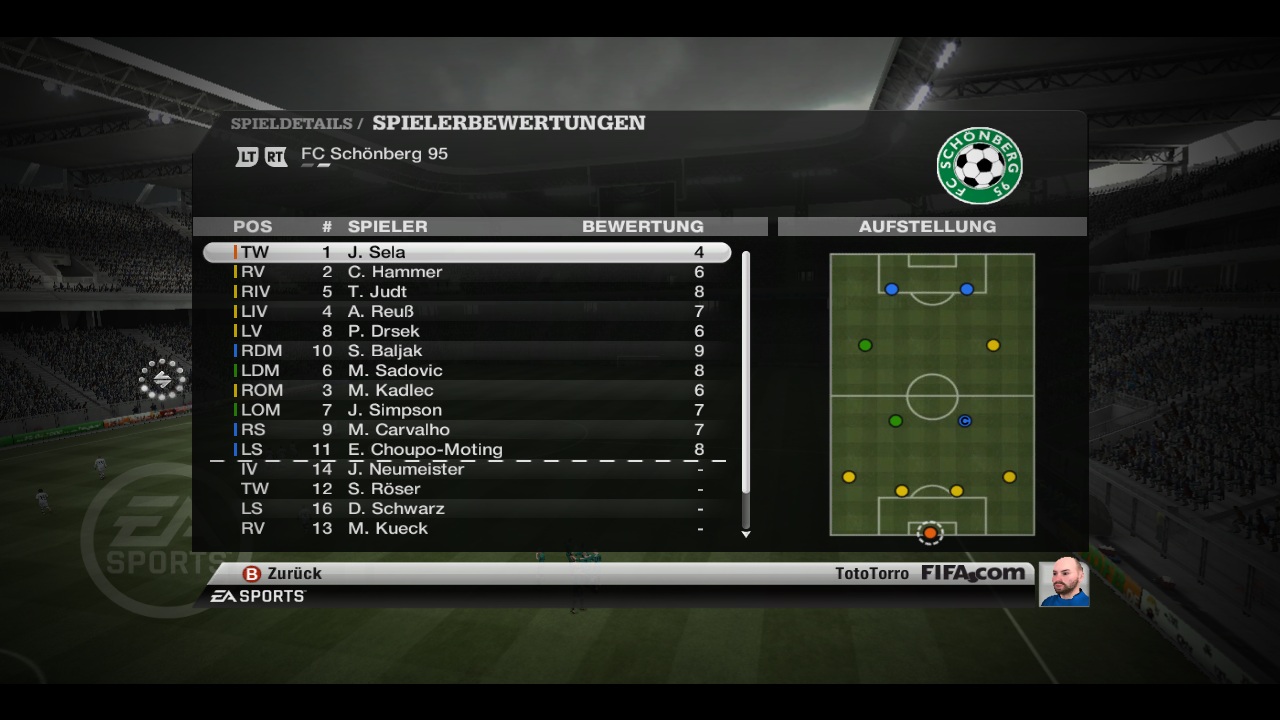The image size is (1280, 720).
Task: Select substitute M. Kueck
Action: pyautogui.click(x=467, y=528)
